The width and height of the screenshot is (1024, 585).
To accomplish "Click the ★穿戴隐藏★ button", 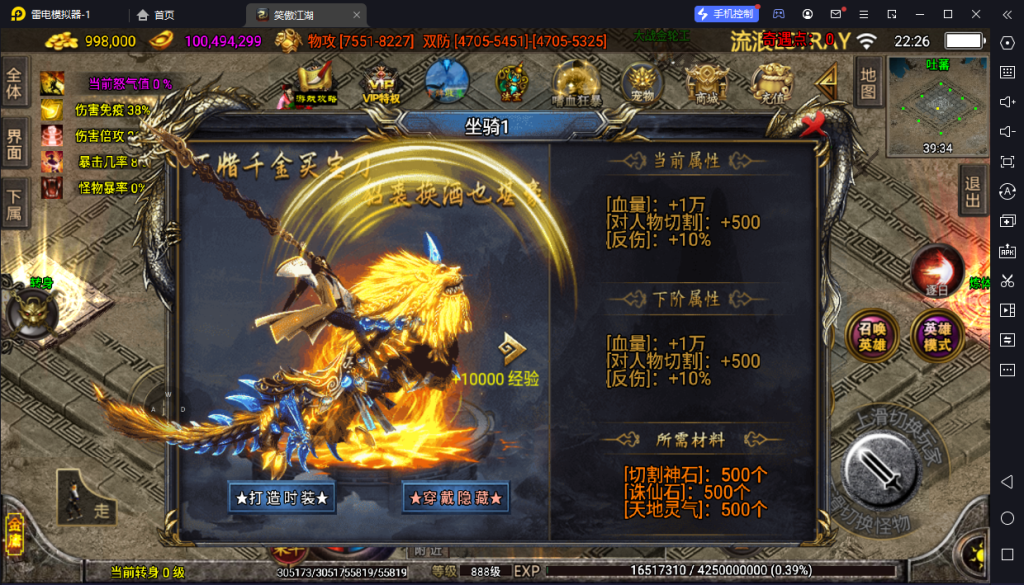I will (x=455, y=497).
